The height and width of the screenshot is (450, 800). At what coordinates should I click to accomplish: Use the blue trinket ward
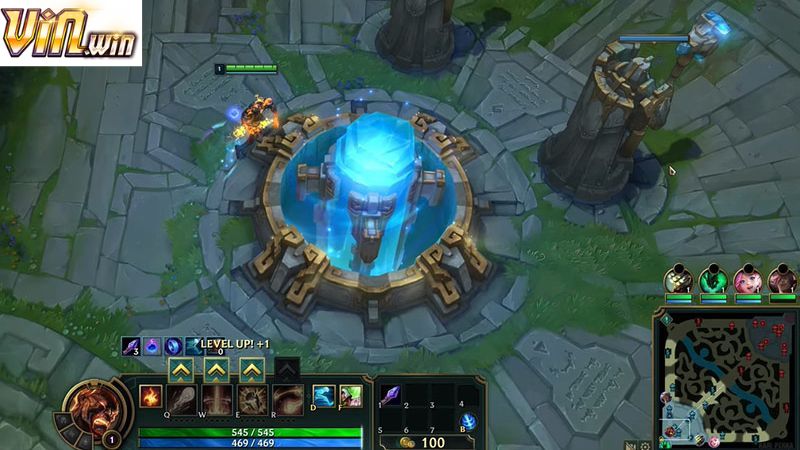[x=468, y=420]
